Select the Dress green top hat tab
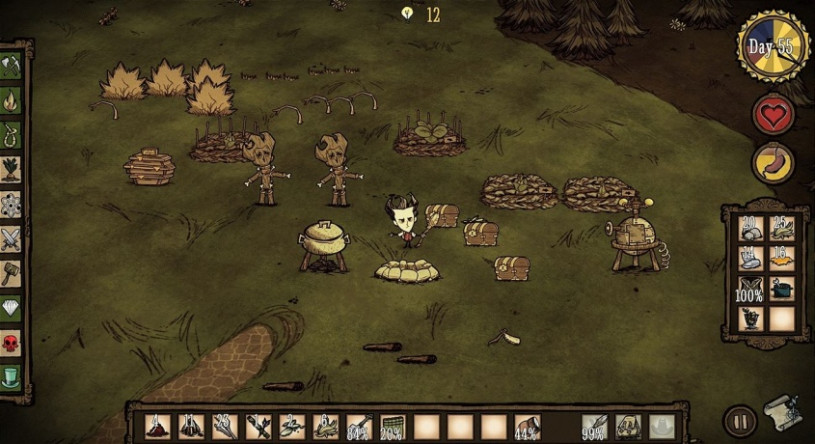The height and width of the screenshot is (444, 815). coord(11,378)
